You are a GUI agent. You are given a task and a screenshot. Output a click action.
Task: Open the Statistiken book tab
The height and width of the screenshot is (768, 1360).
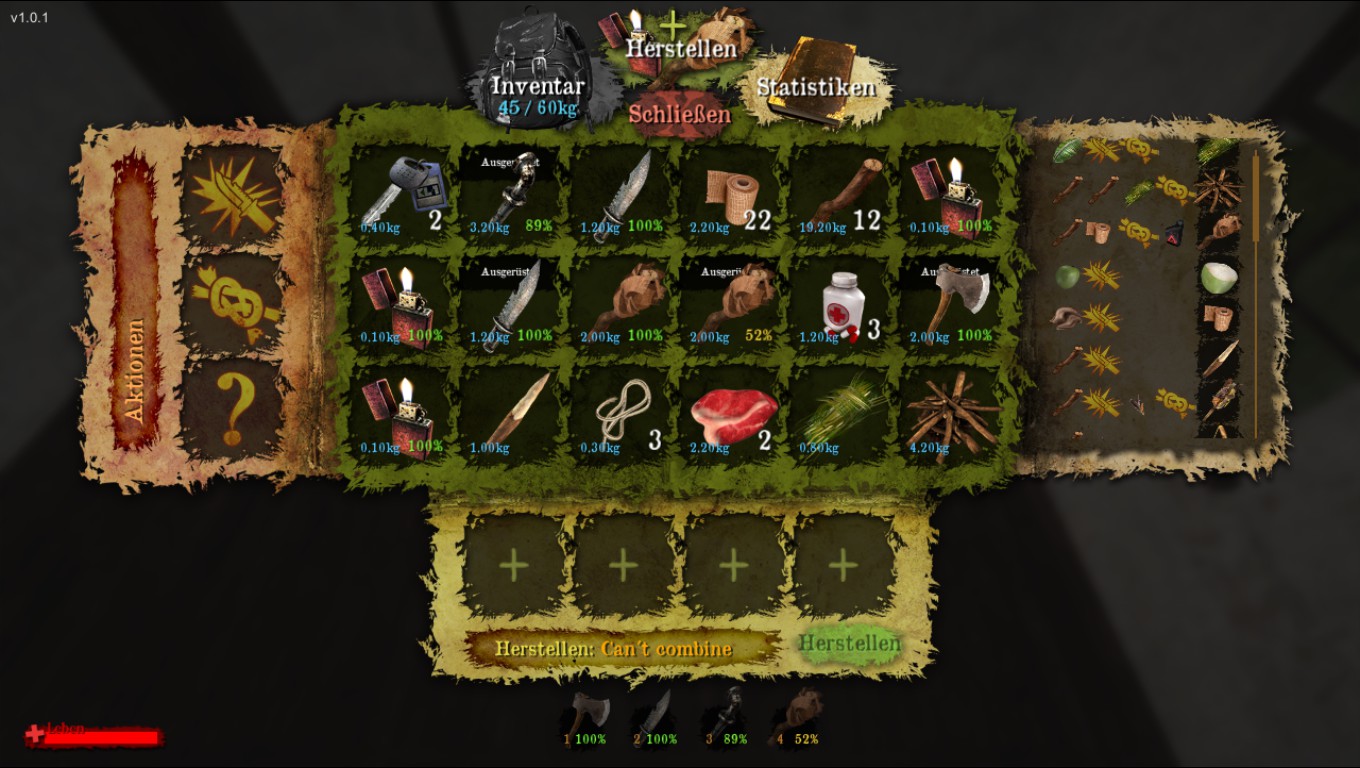(x=815, y=86)
